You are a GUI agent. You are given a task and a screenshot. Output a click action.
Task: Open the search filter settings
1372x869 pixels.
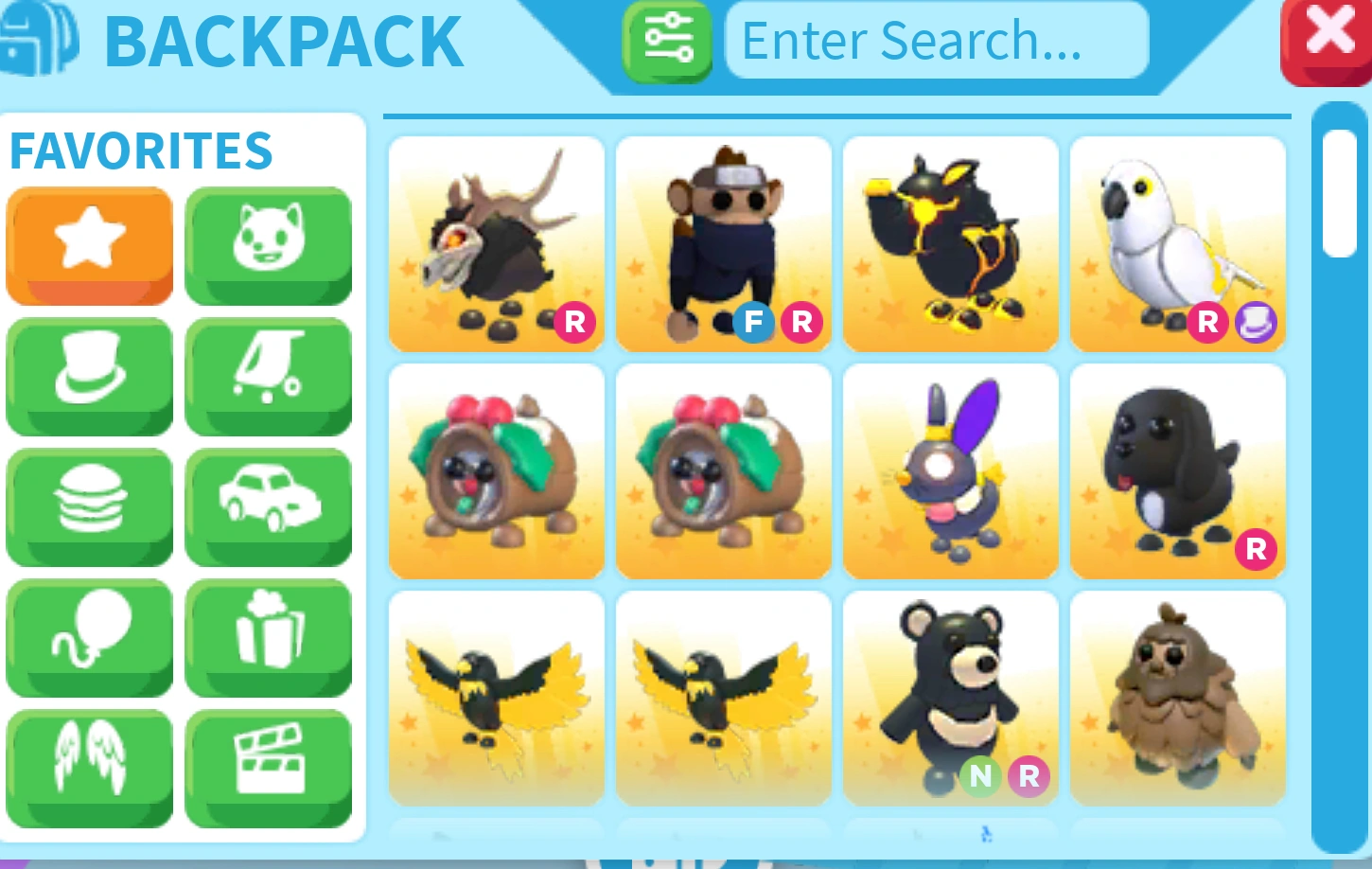(x=667, y=43)
